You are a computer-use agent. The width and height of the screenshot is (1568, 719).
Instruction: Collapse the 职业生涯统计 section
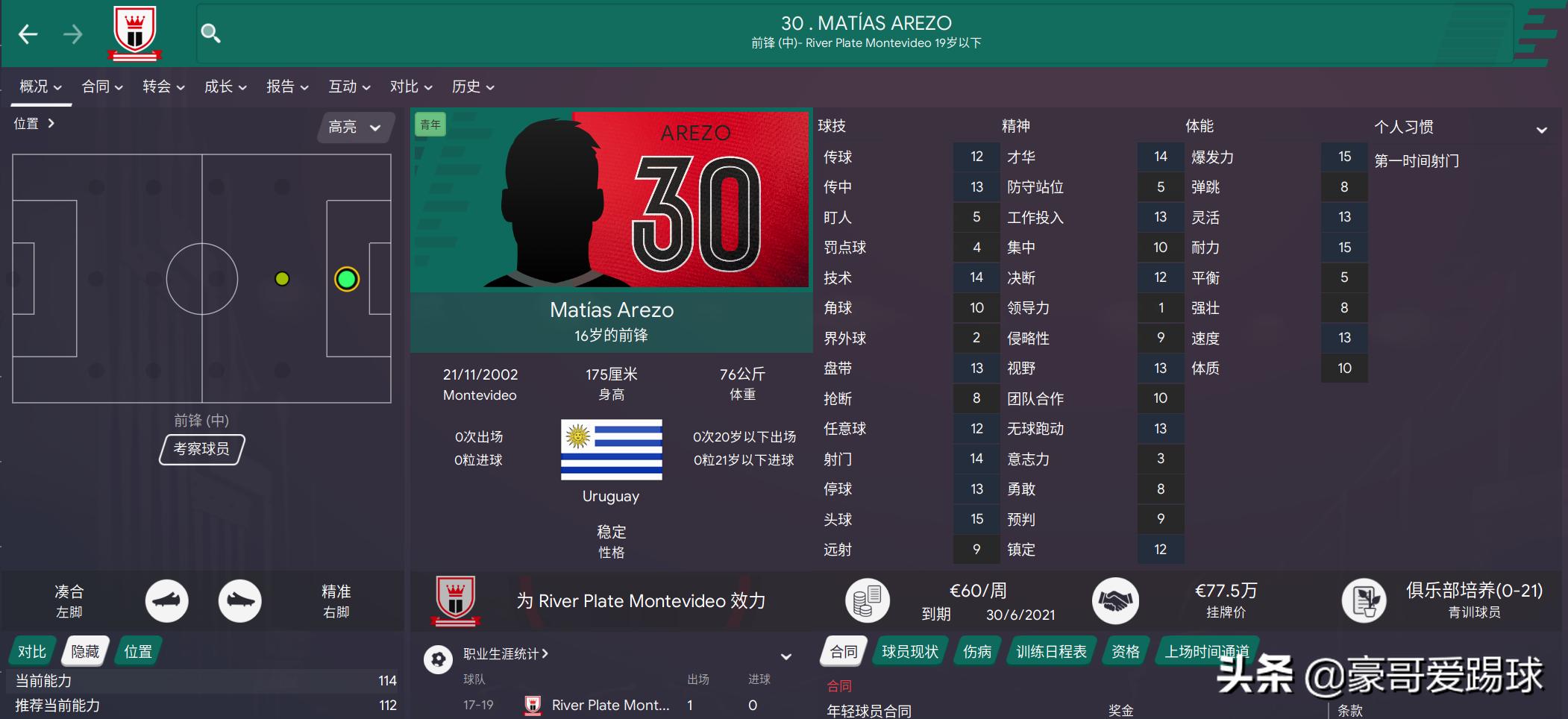(785, 656)
